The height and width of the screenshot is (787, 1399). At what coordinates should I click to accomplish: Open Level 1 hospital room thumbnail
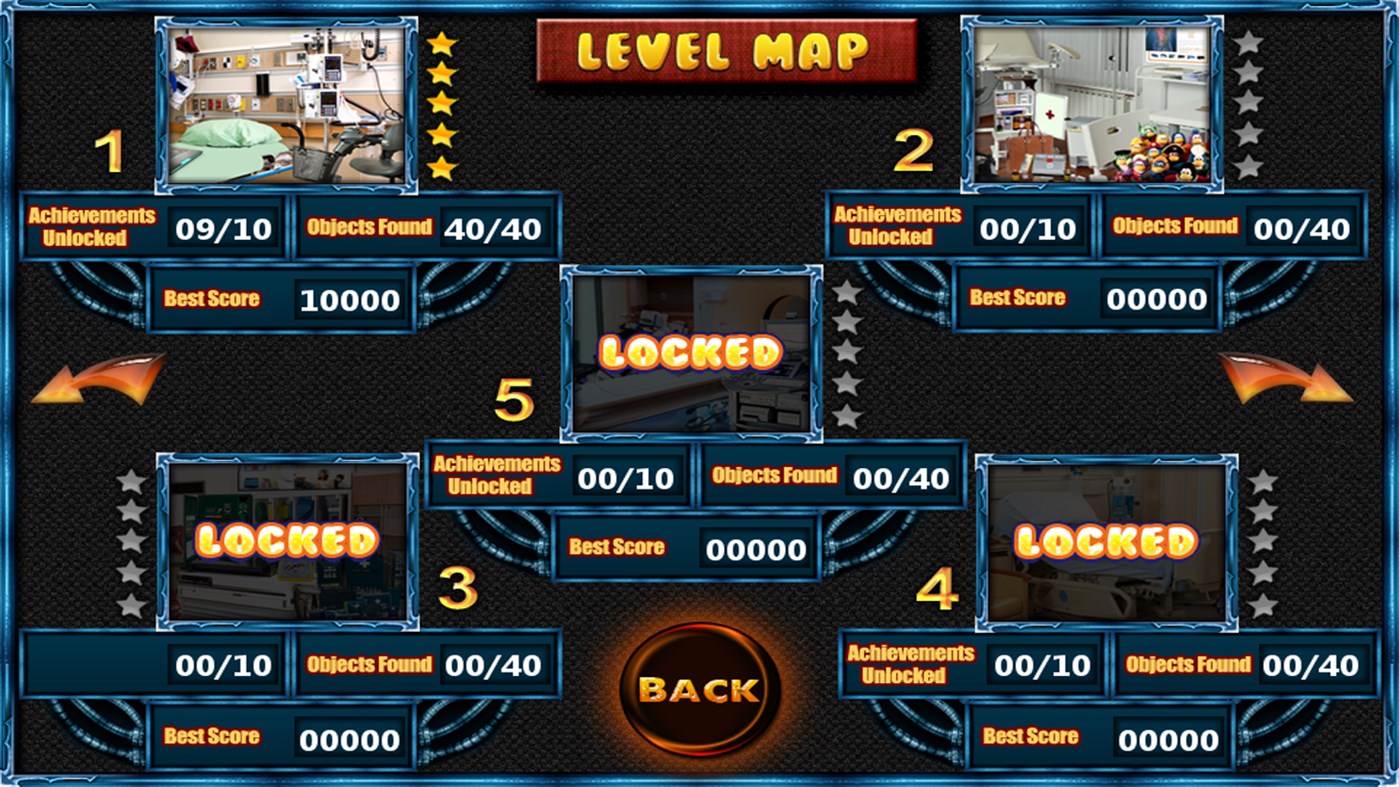point(287,100)
